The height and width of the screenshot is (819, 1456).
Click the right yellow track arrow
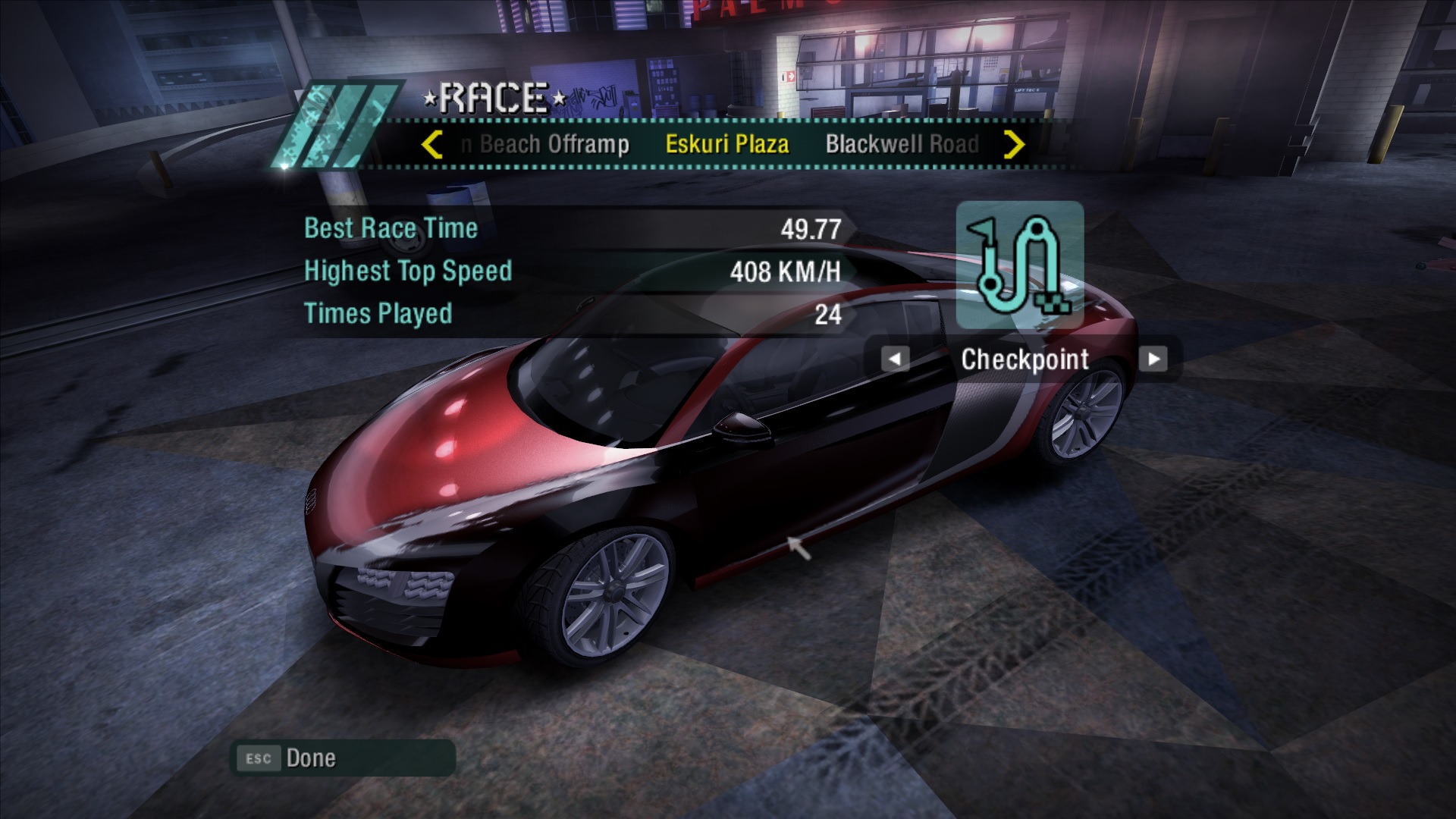pyautogui.click(x=1014, y=144)
